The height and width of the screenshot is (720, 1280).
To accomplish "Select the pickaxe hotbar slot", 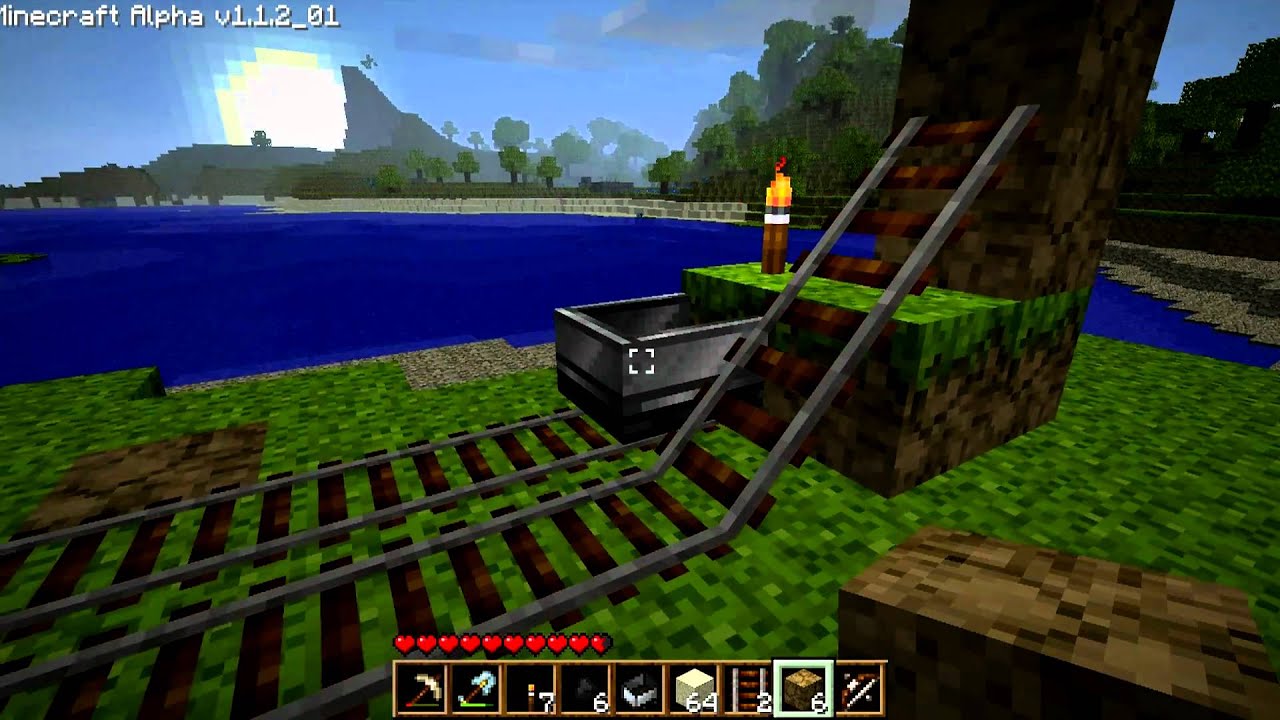I will pyautogui.click(x=421, y=688).
